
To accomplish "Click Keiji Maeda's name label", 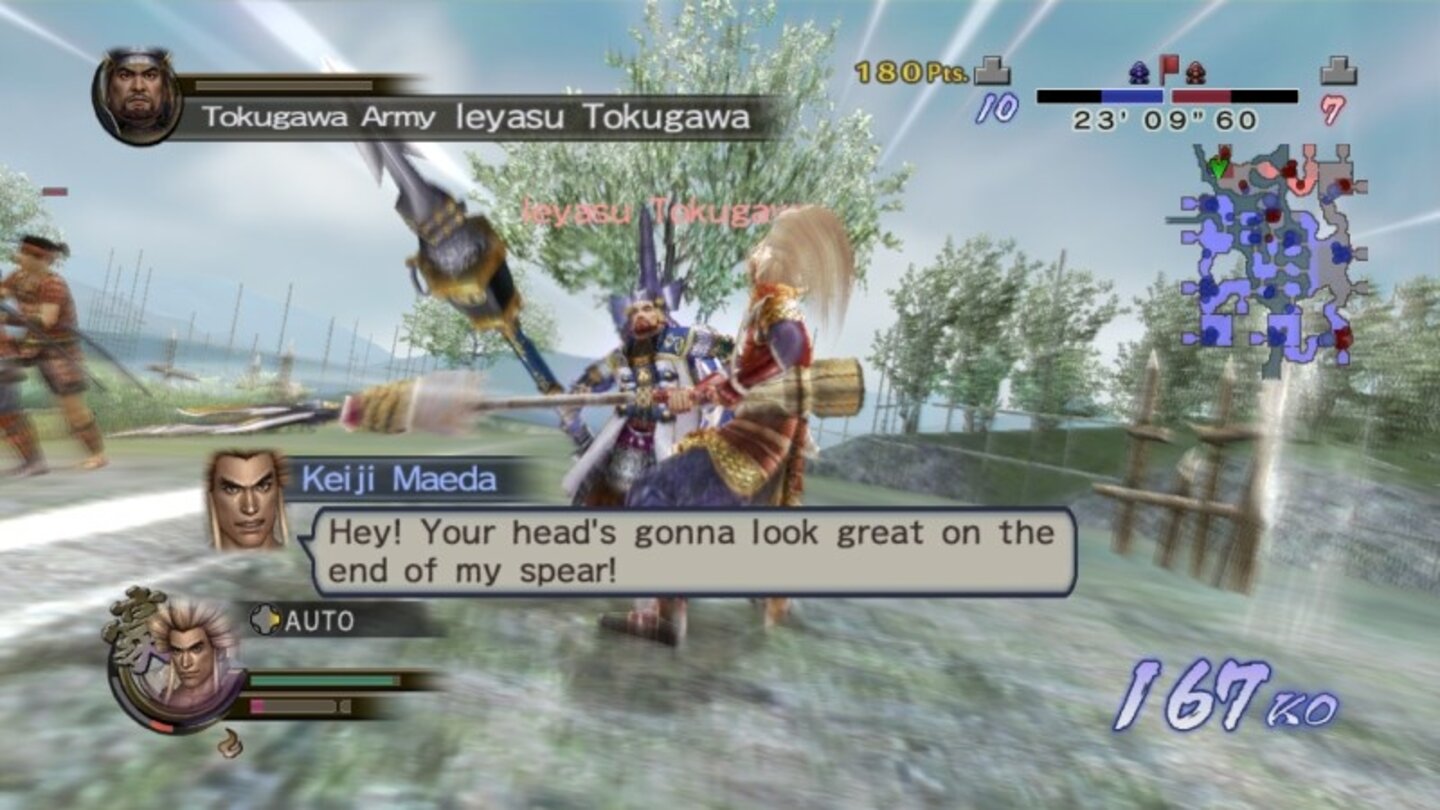I will [398, 479].
